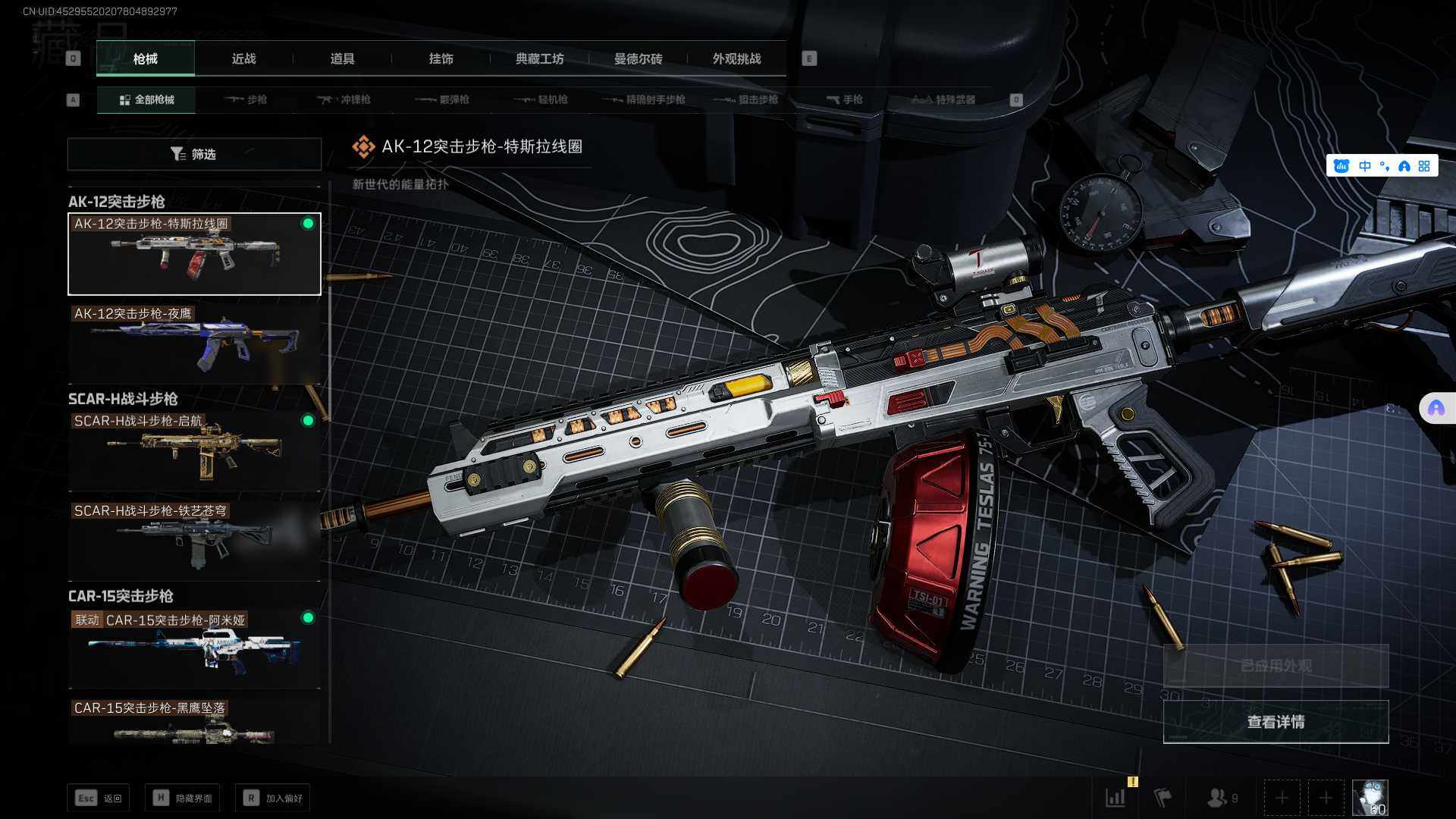The width and height of the screenshot is (1456, 819).
Task: Open the friends list icon
Action: (1219, 798)
